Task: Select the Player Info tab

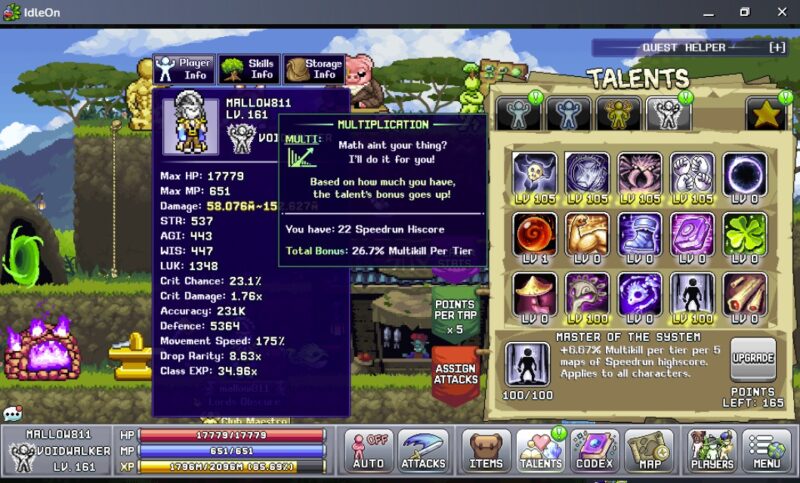Action: [x=183, y=68]
